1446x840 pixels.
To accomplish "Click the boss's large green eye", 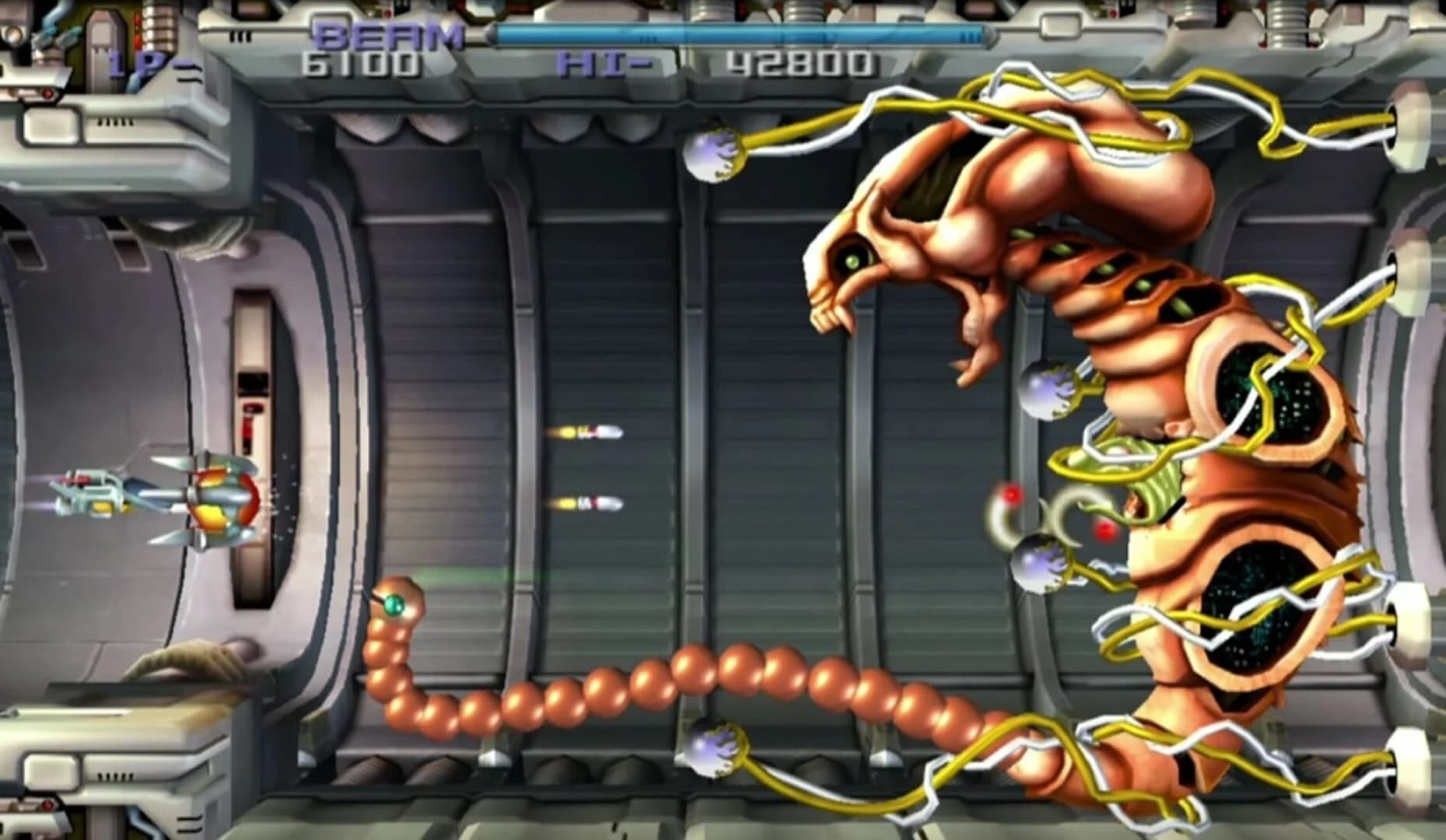I will [853, 263].
